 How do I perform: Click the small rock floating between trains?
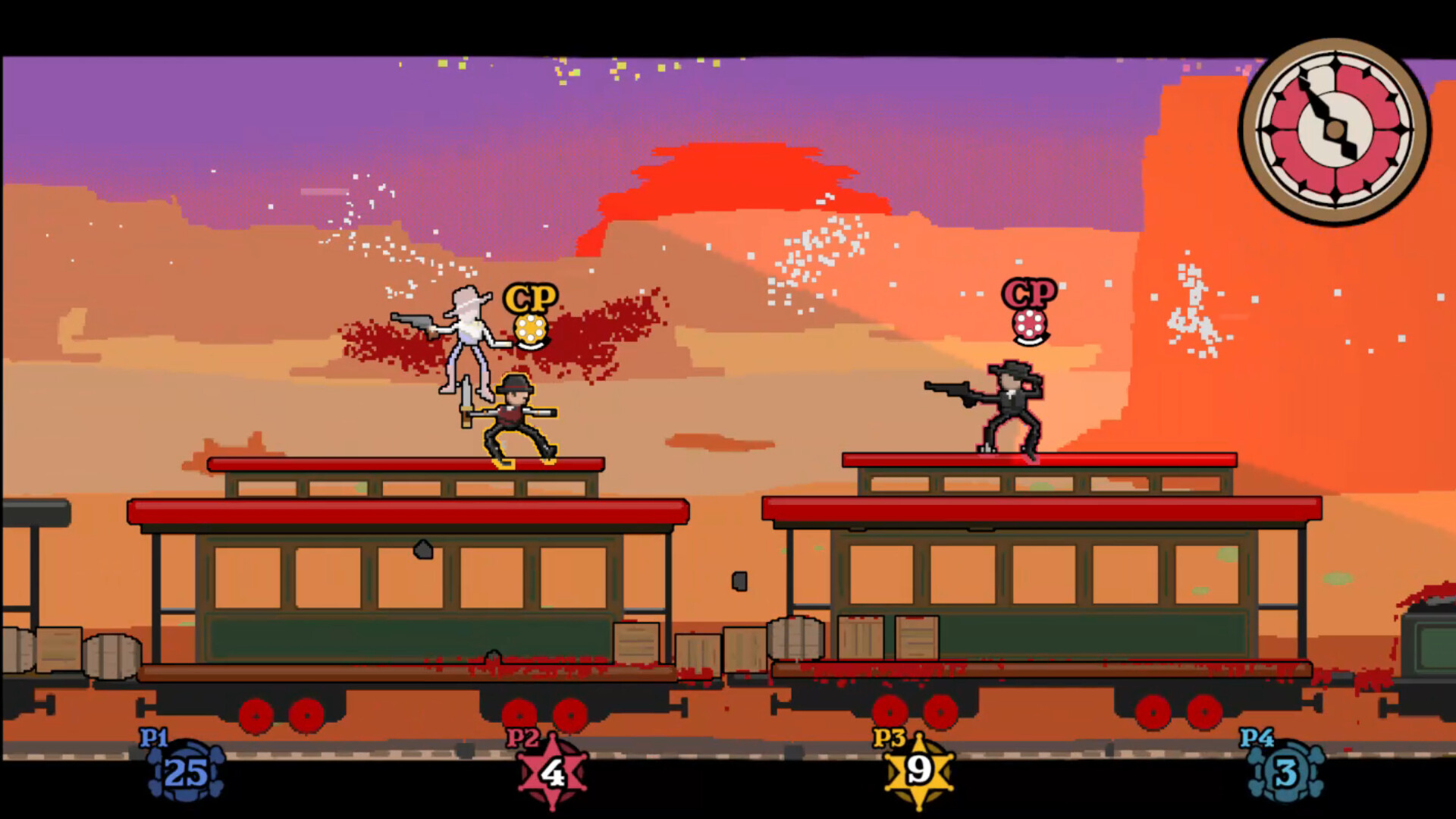pos(739,580)
